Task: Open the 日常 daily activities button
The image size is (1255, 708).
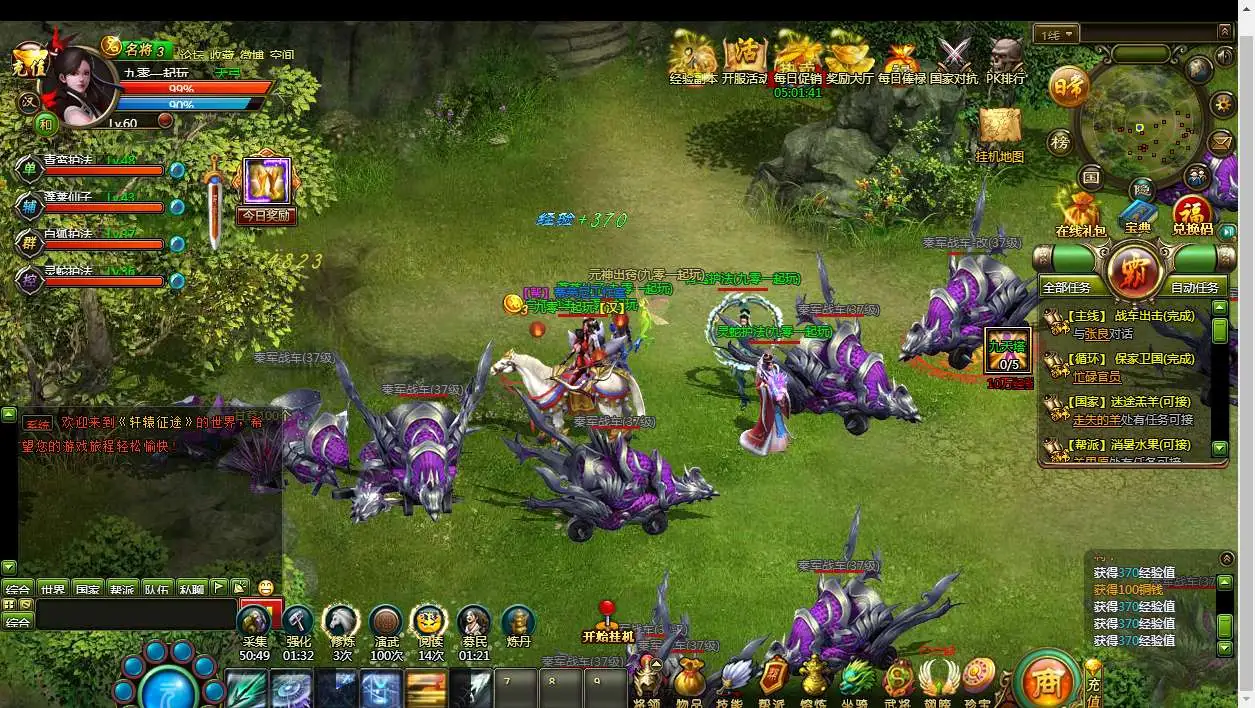Action: tap(1068, 89)
